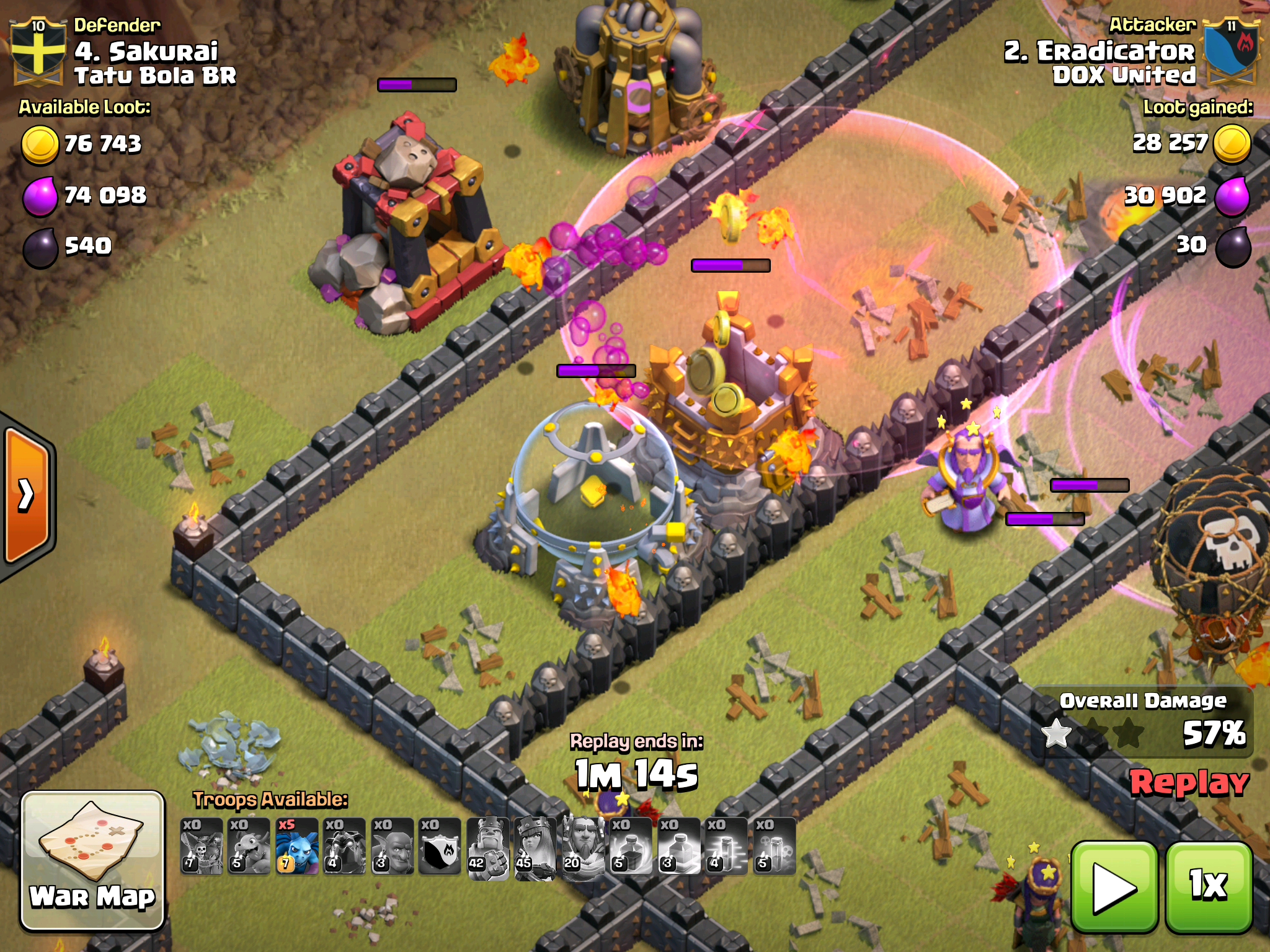
Task: Open the War Map
Action: 93,860
